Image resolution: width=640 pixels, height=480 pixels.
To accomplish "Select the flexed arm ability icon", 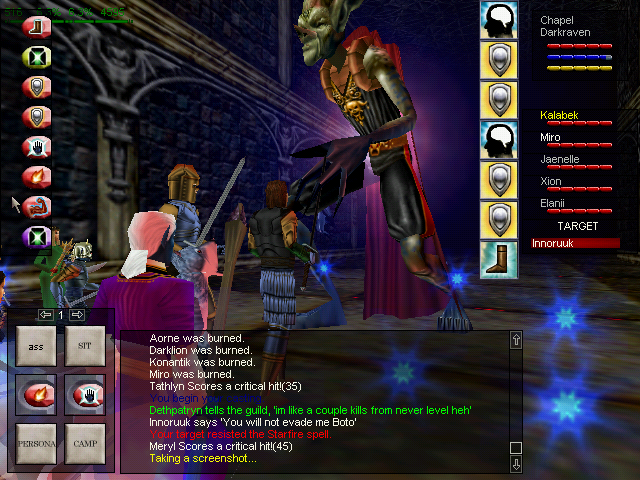I will point(37,207).
